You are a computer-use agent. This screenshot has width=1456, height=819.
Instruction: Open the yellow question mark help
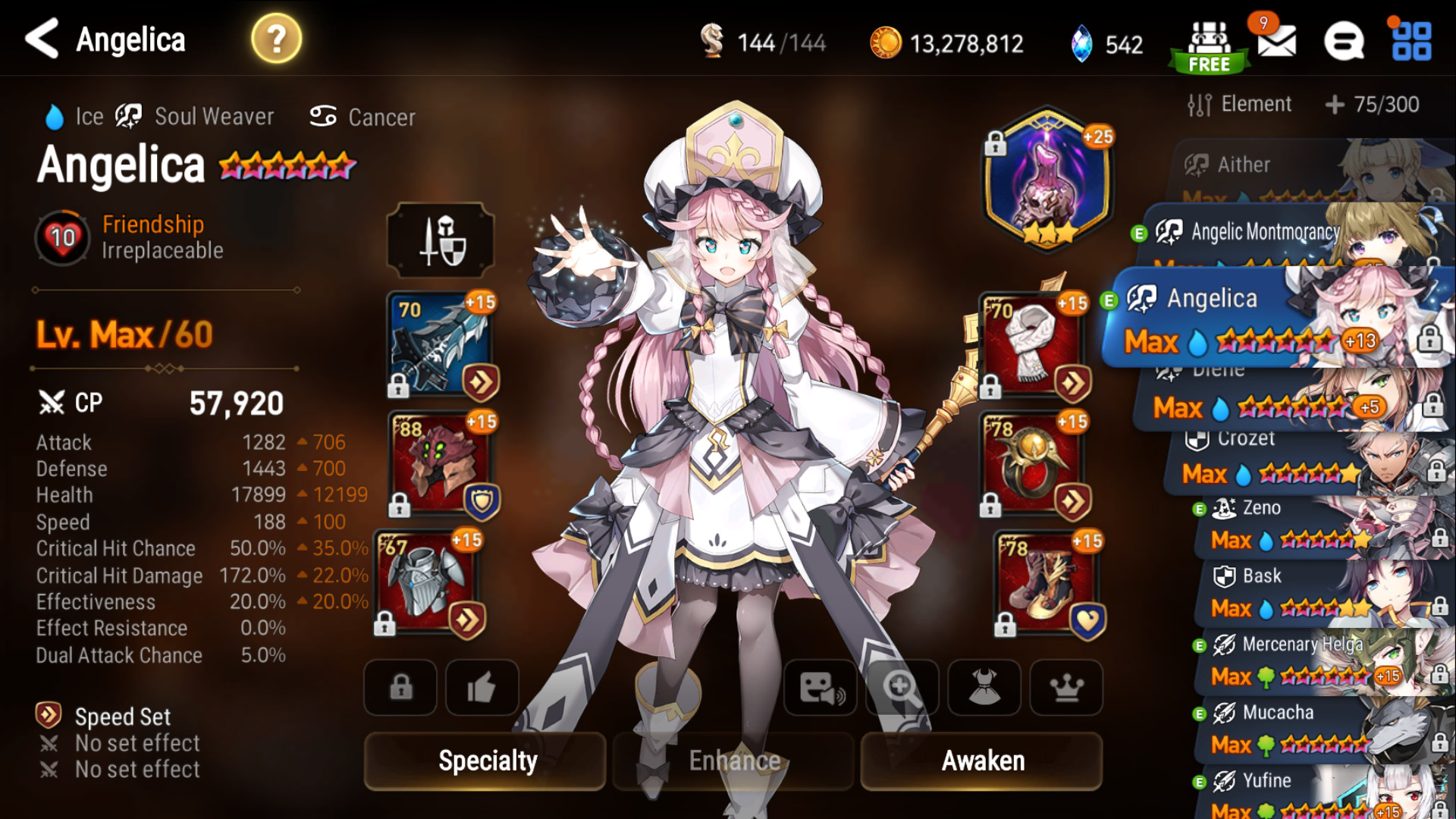click(277, 39)
